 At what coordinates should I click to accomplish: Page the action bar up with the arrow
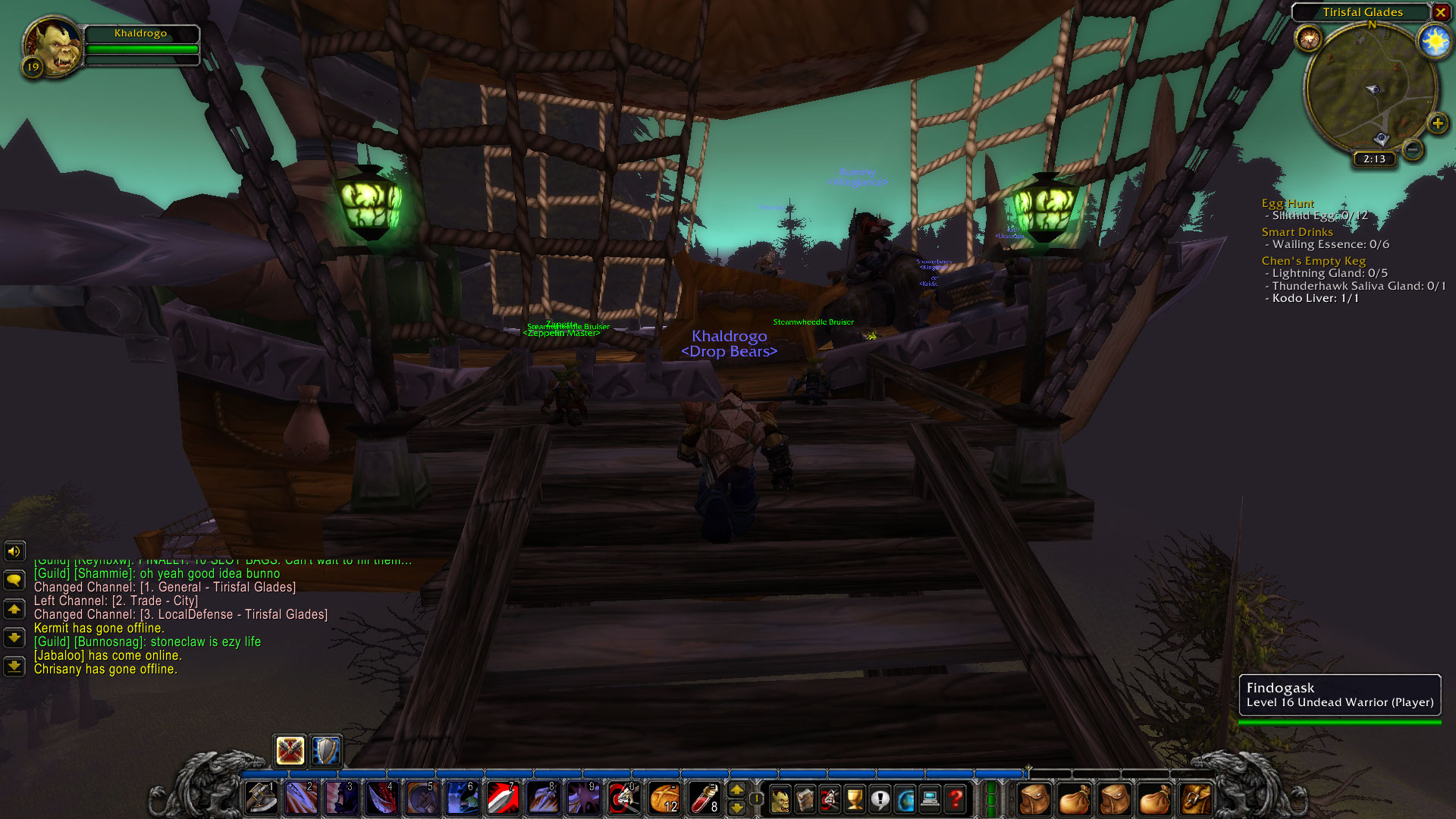737,789
